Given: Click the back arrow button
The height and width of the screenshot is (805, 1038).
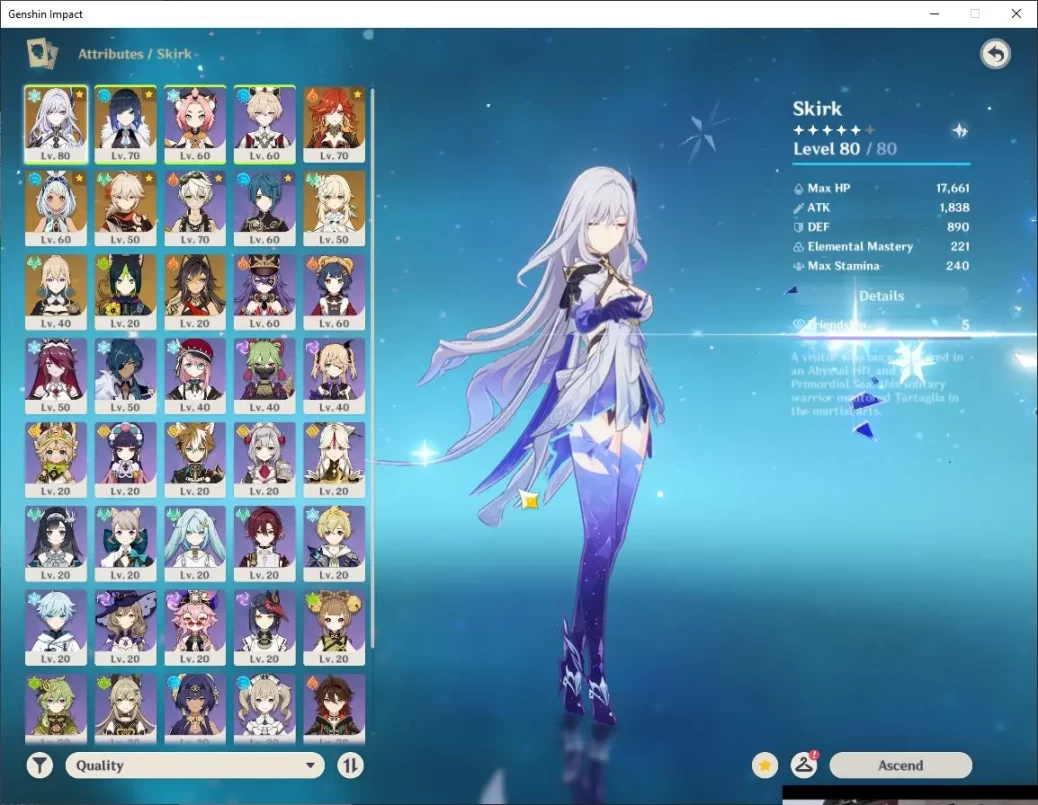Looking at the screenshot, I should [x=995, y=54].
